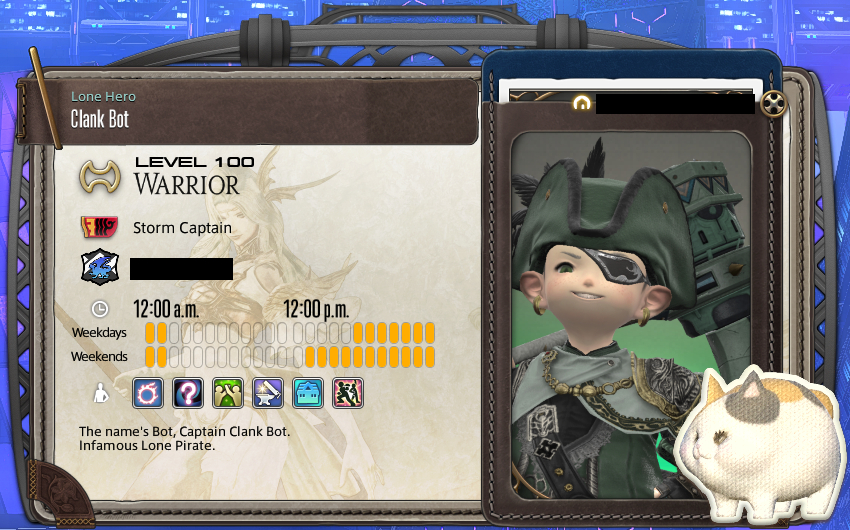The image size is (850, 530).
Task: Select the question mark playstyle icon
Action: tap(188, 392)
